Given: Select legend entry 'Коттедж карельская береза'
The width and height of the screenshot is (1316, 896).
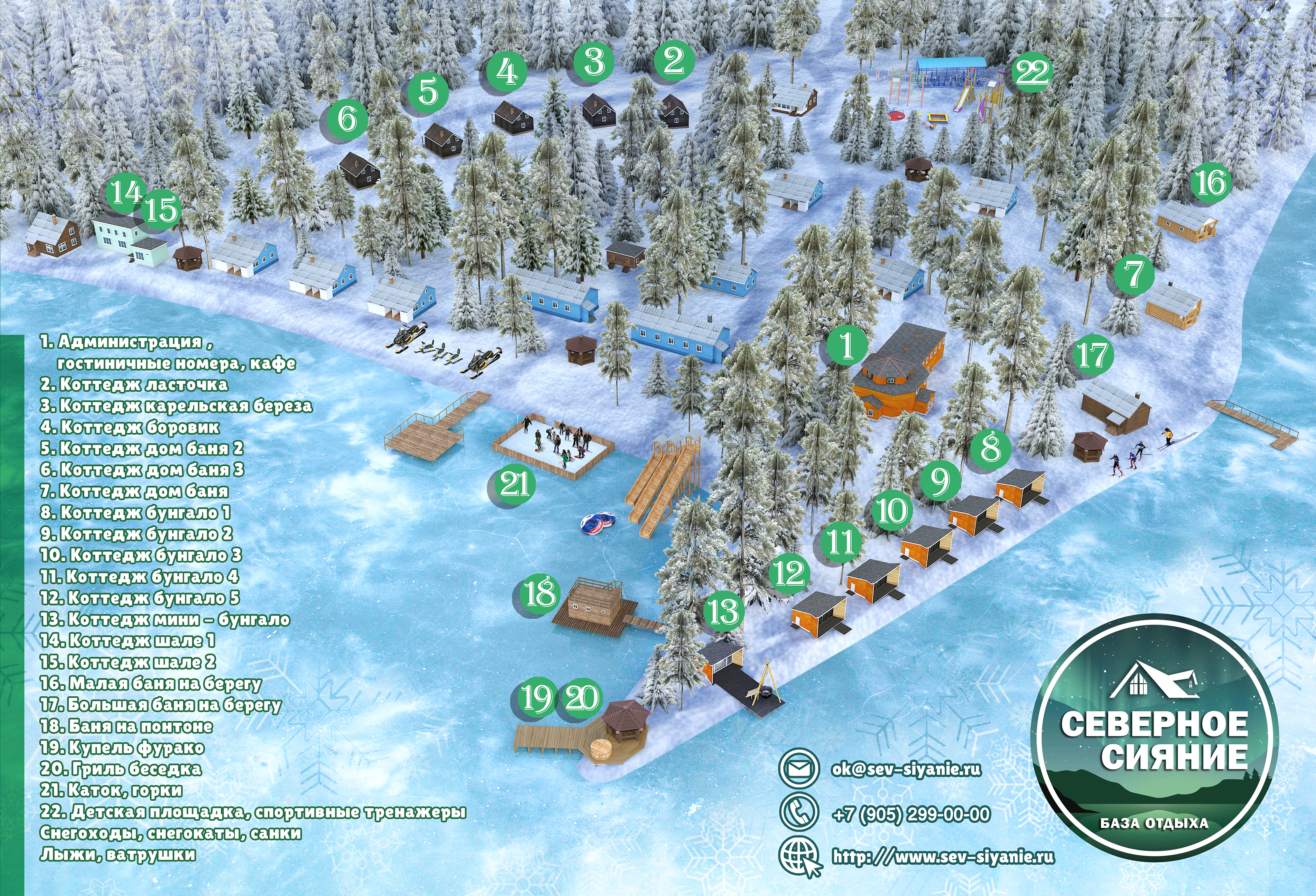Looking at the screenshot, I should (x=176, y=406).
